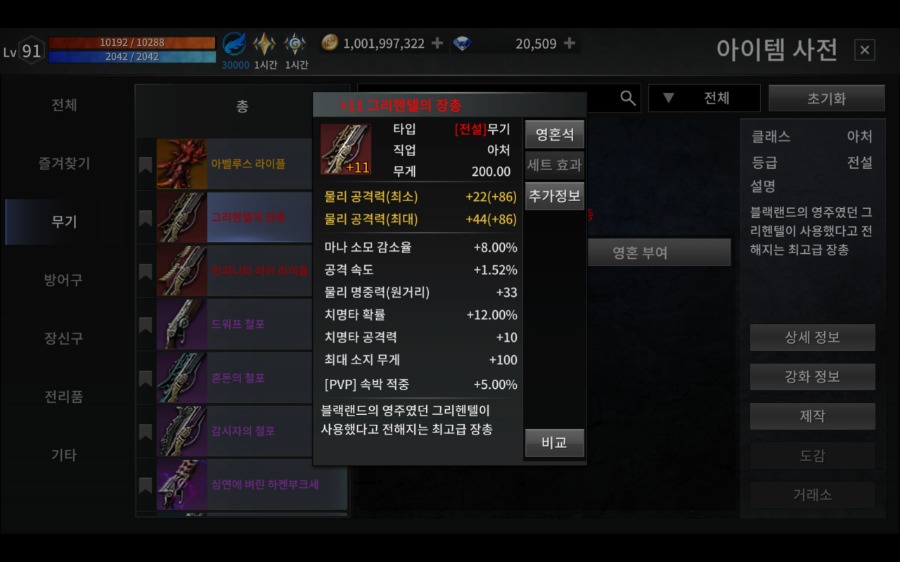The width and height of the screenshot is (900, 562).
Task: Choose the 기타 category tab
Action: coord(64,455)
